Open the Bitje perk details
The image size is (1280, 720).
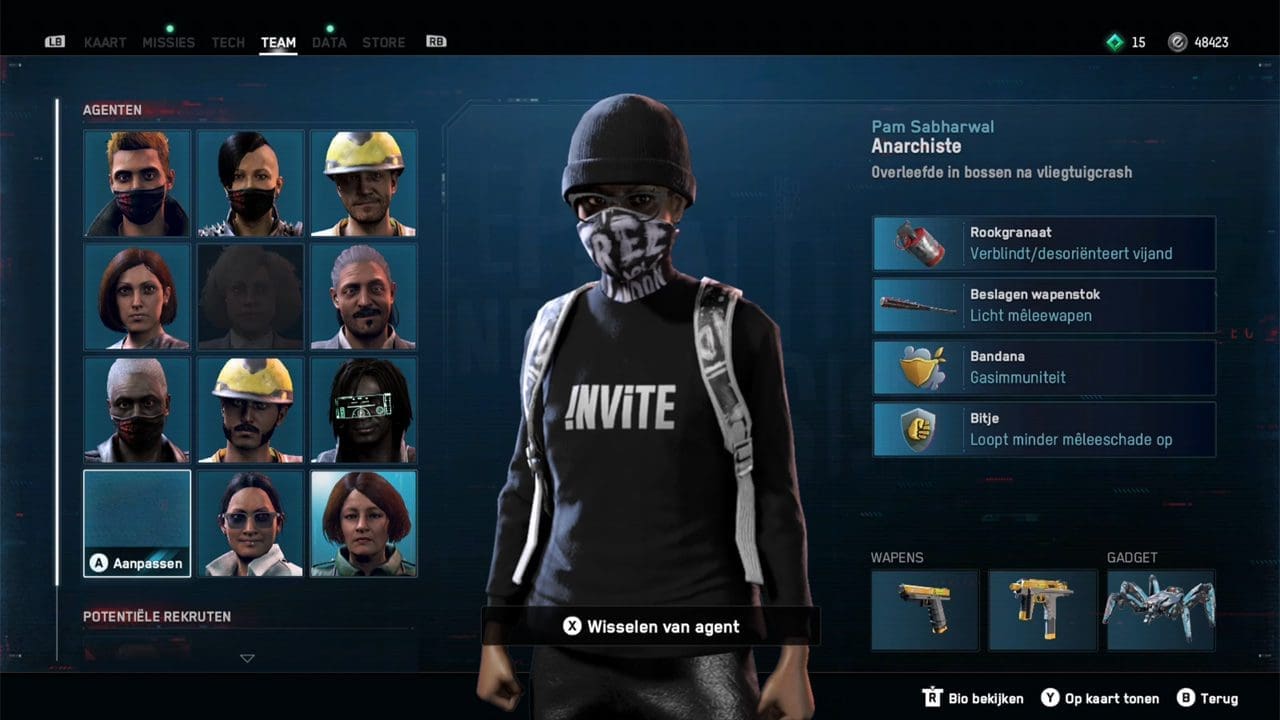[x=1044, y=429]
